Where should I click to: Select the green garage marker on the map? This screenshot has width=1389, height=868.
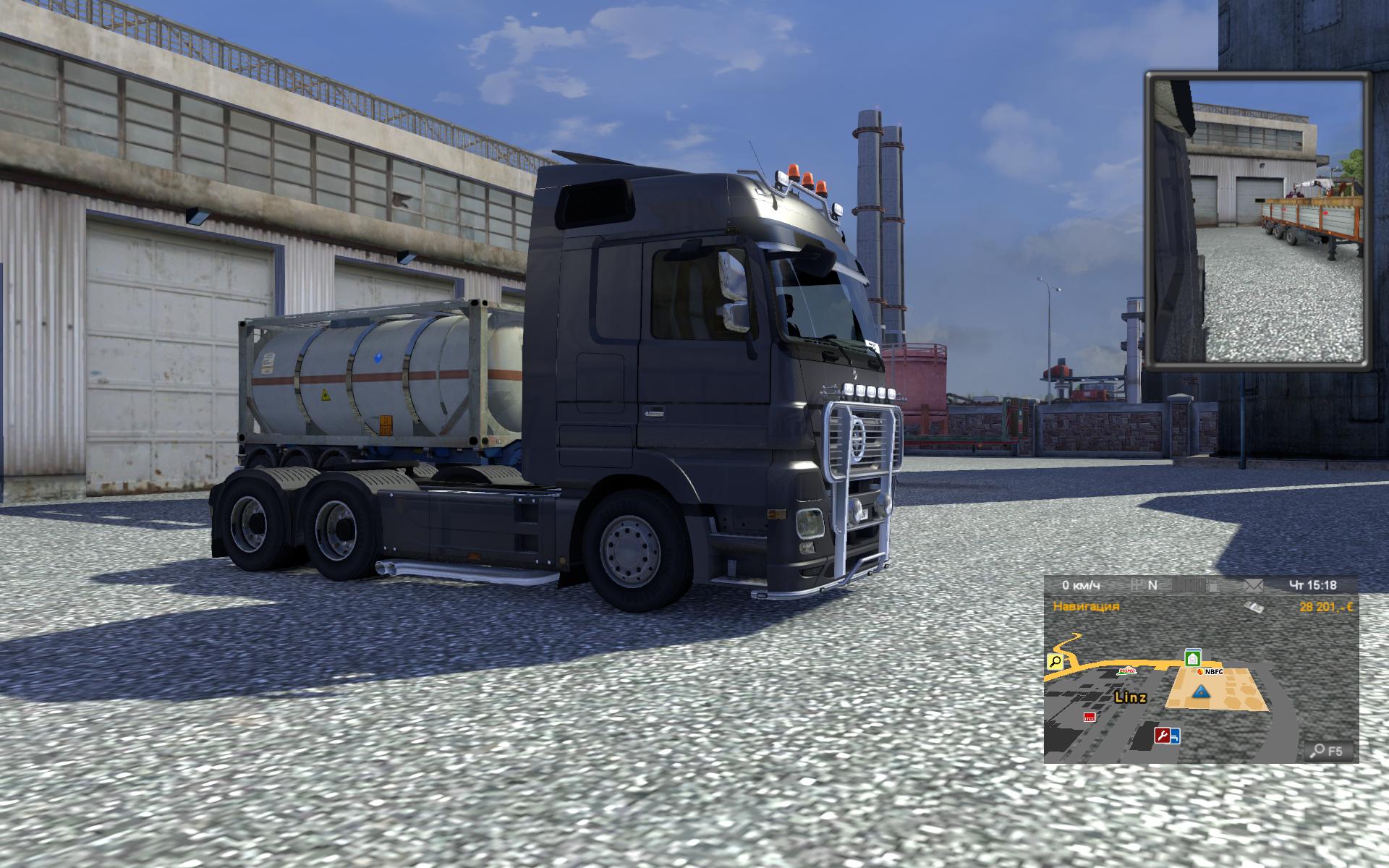[x=1192, y=658]
